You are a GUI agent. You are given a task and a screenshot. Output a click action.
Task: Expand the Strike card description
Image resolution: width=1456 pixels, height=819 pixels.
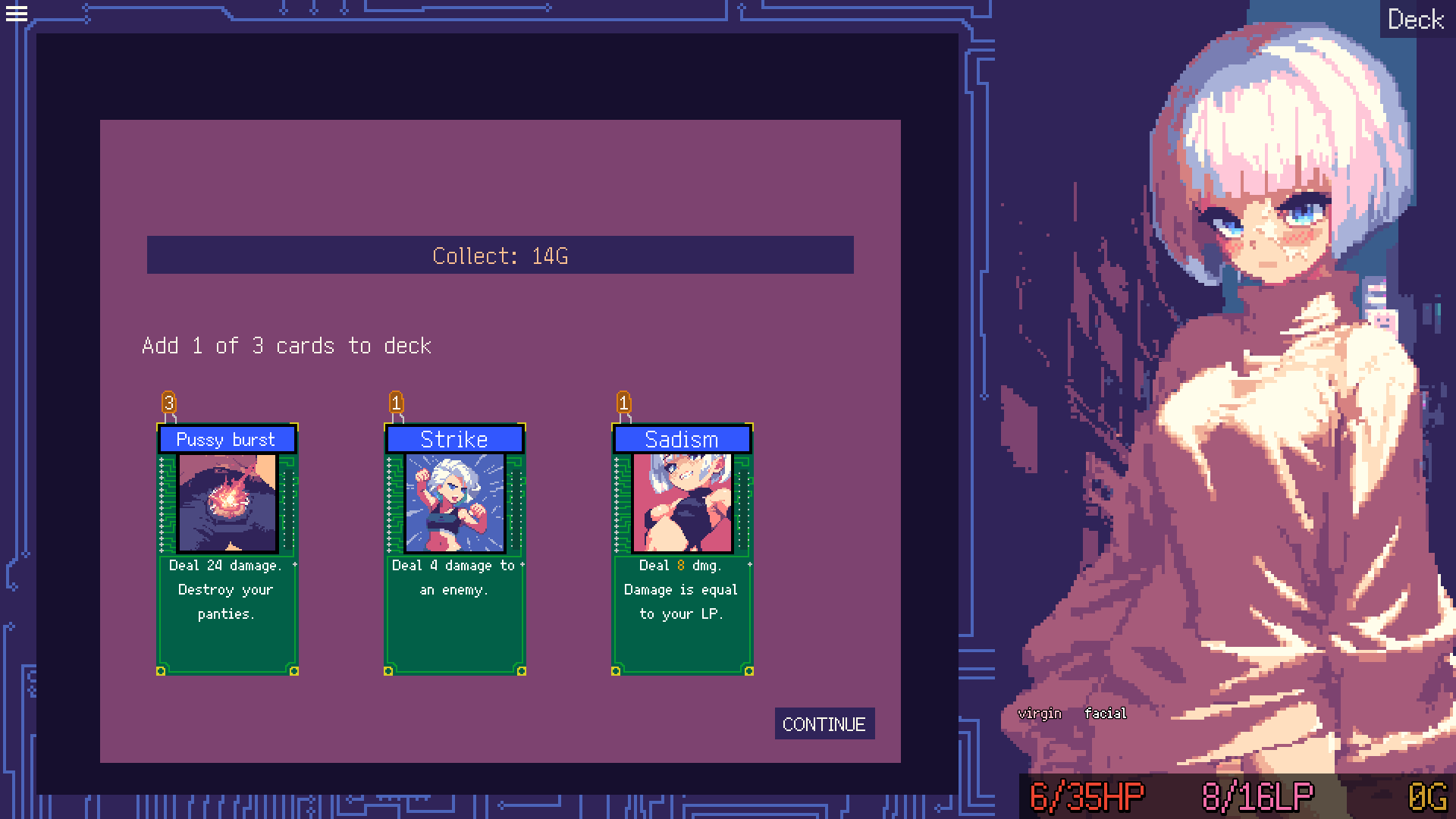pos(454,576)
